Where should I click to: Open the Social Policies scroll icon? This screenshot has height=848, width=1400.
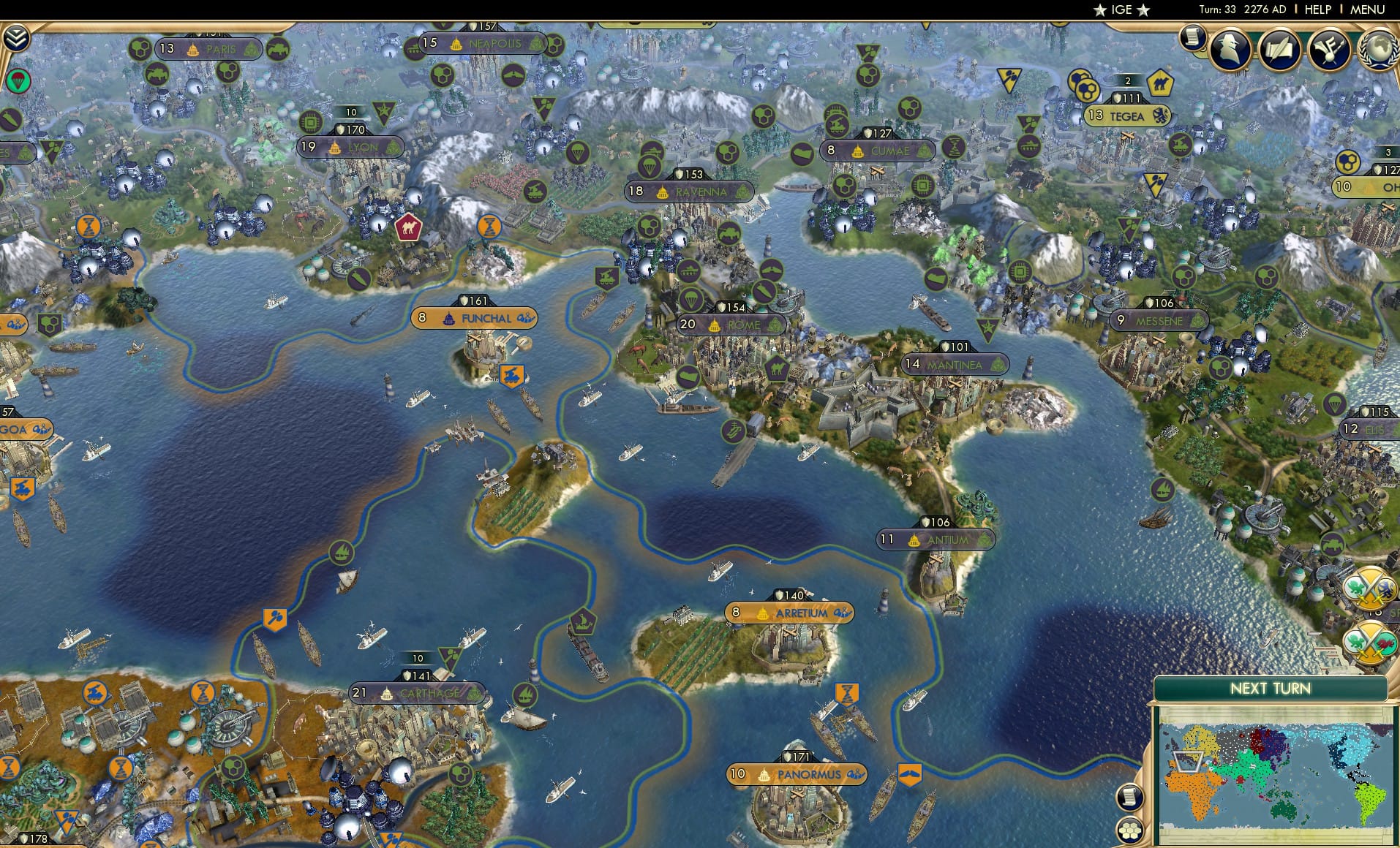1282,51
